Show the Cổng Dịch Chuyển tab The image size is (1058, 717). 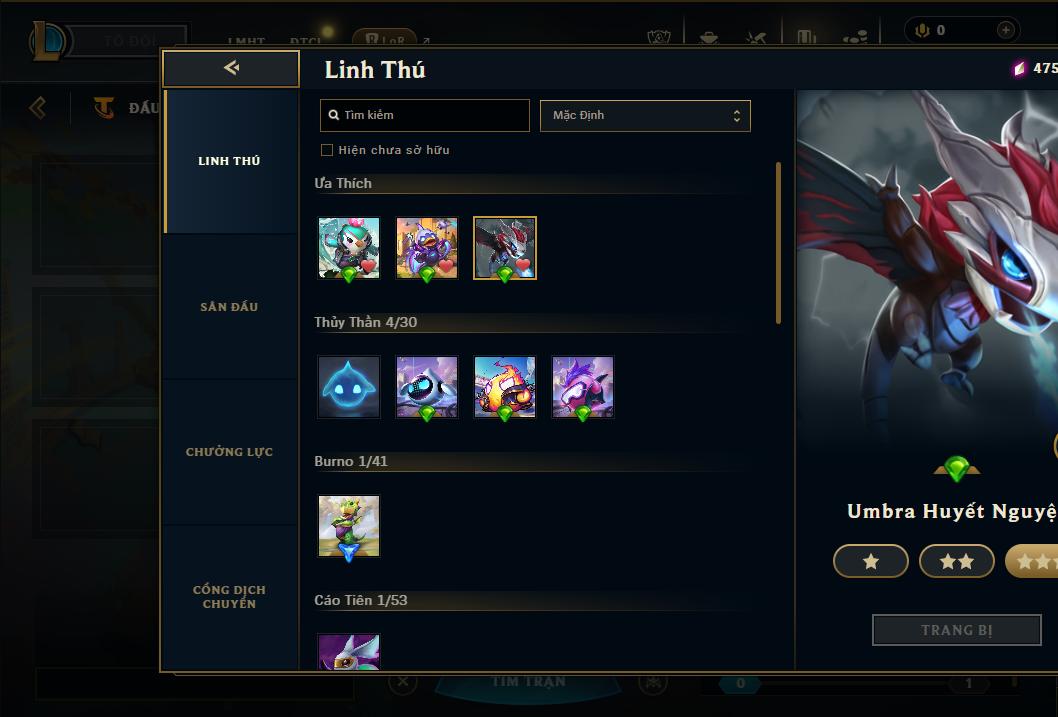(229, 597)
